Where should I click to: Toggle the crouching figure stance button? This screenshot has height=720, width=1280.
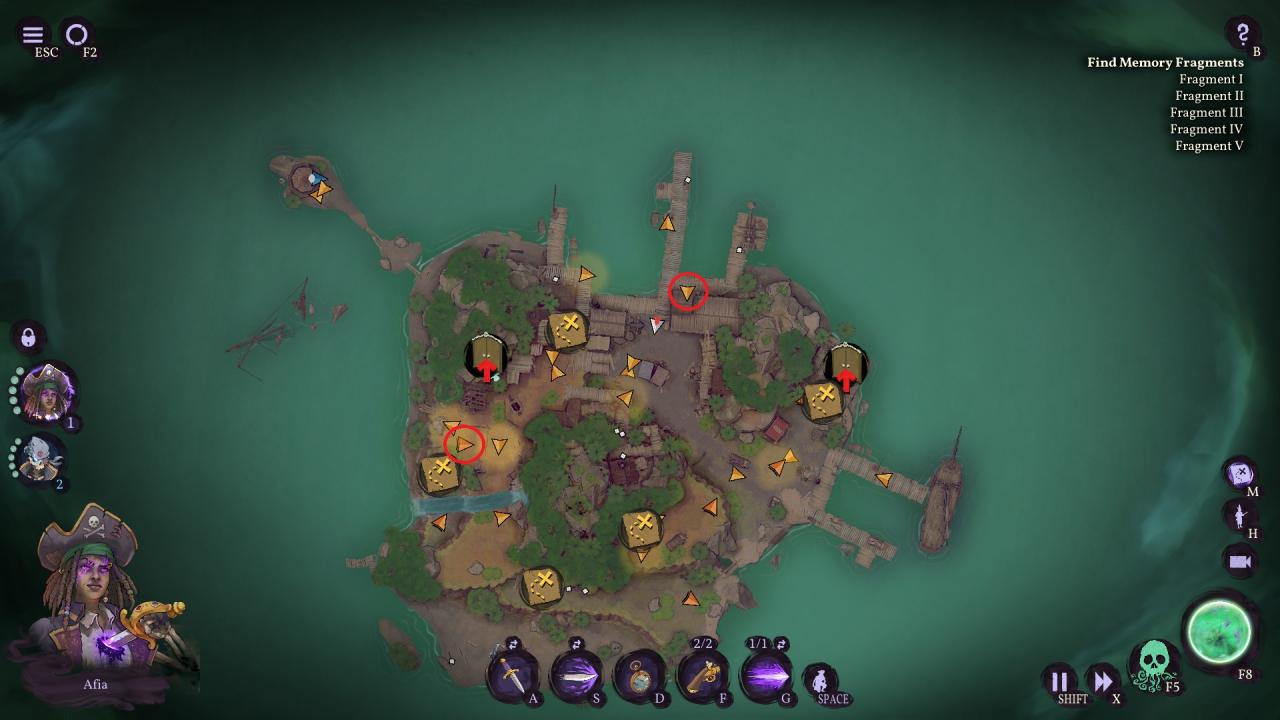click(820, 681)
